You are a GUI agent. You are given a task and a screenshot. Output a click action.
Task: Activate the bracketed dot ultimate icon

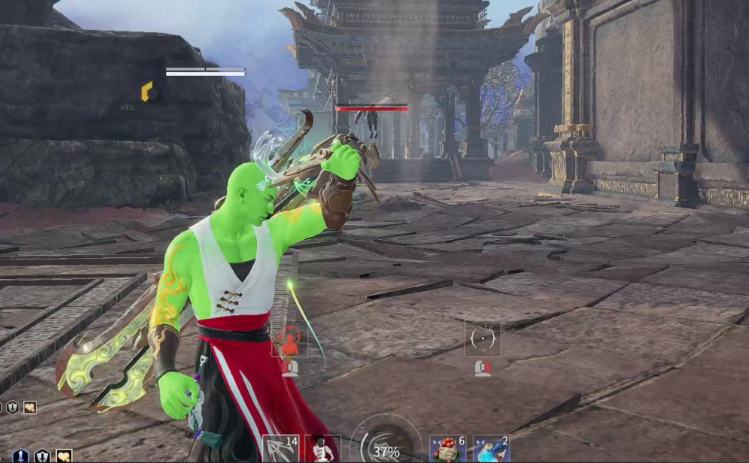coord(483,340)
